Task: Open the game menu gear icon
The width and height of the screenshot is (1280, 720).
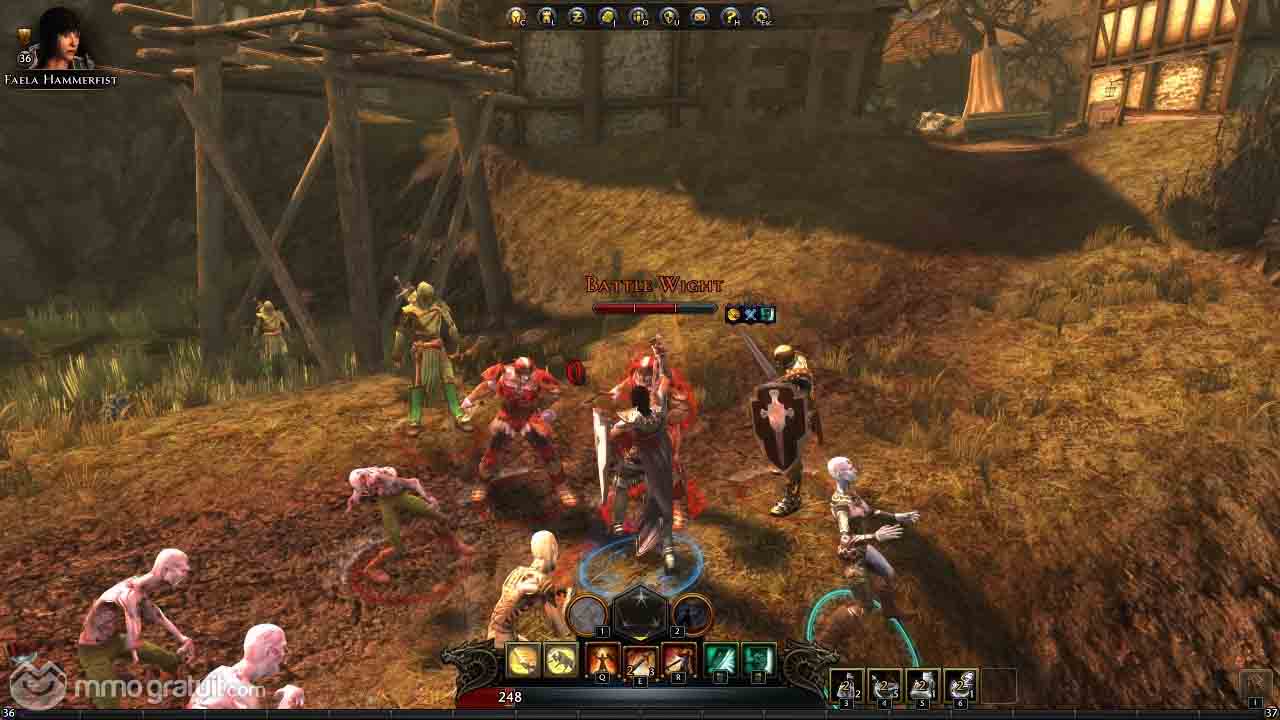Action: 762,16
